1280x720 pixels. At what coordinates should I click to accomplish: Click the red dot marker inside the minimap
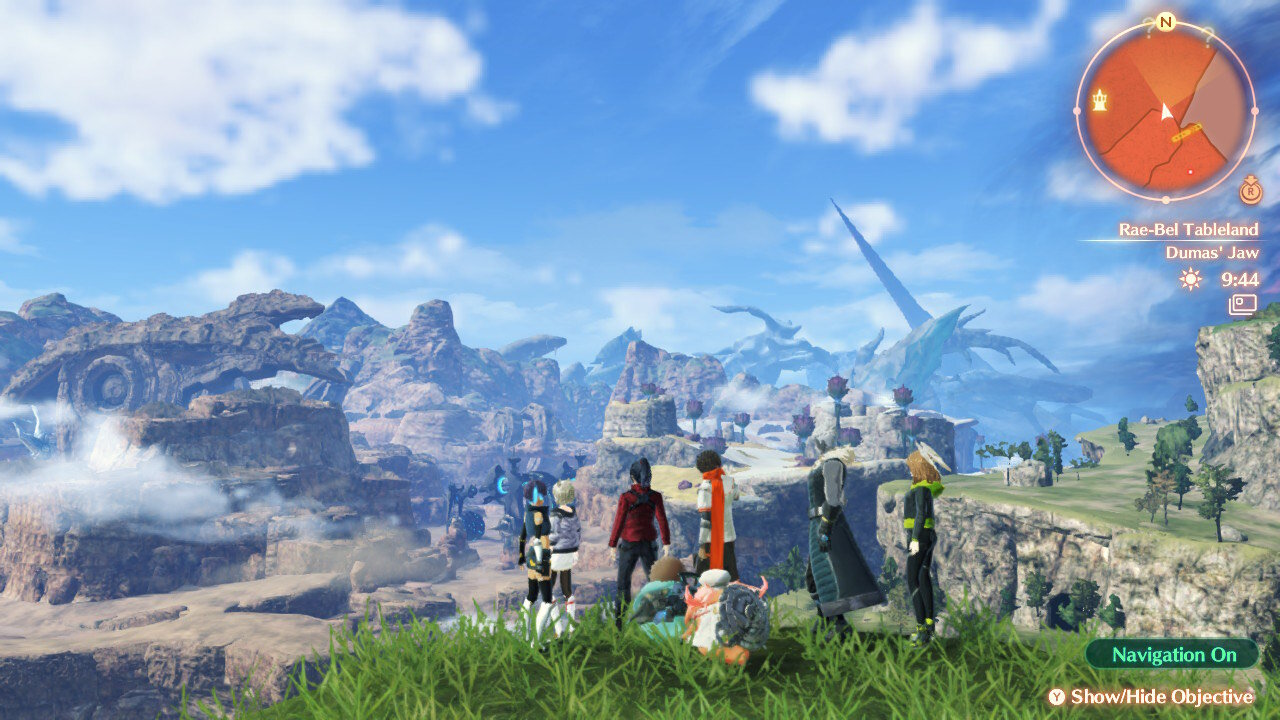pyautogui.click(x=1190, y=172)
